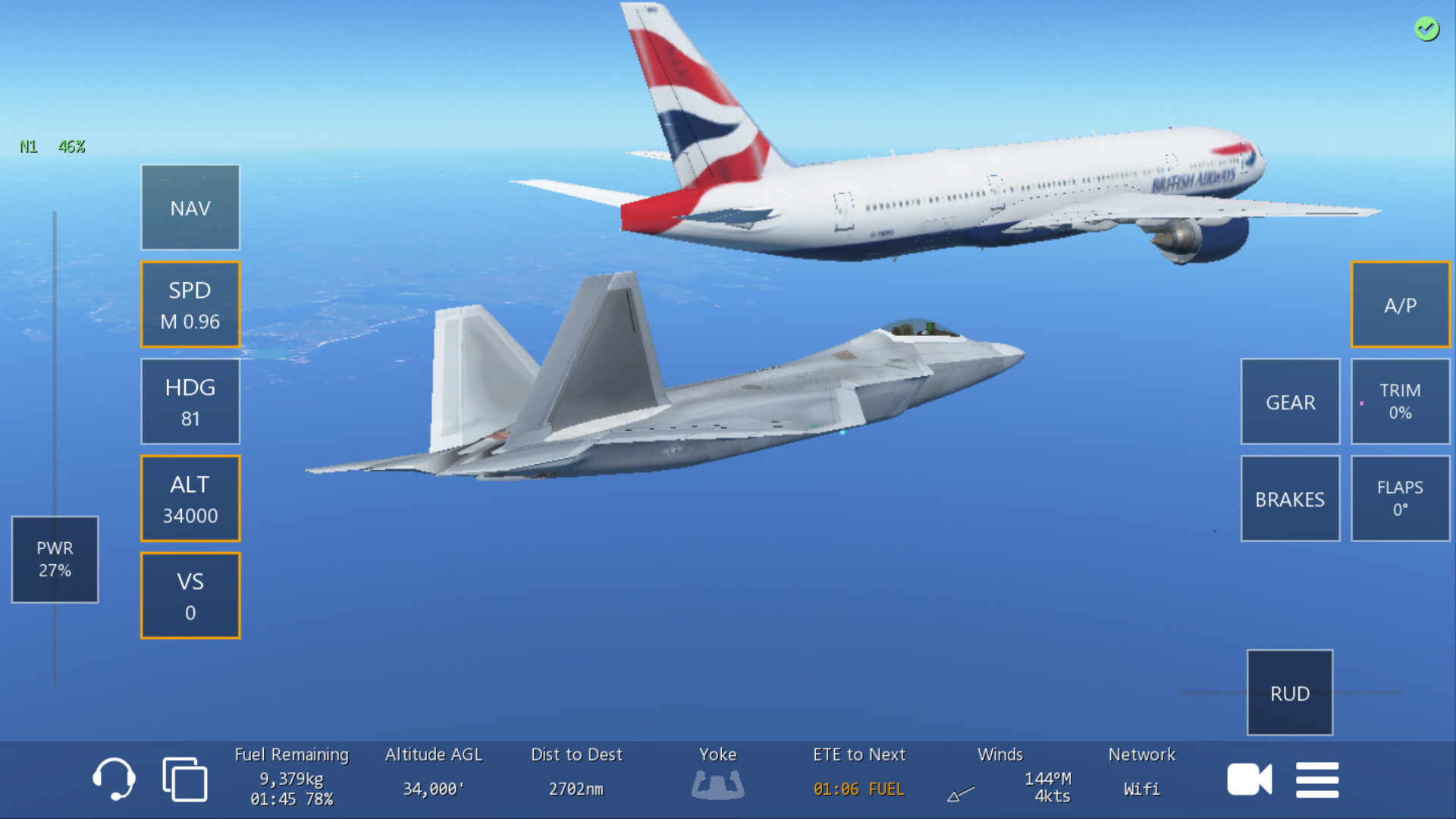Viewport: 1456px width, 819px height.
Task: Open the TRIM 0% control
Action: click(x=1400, y=401)
